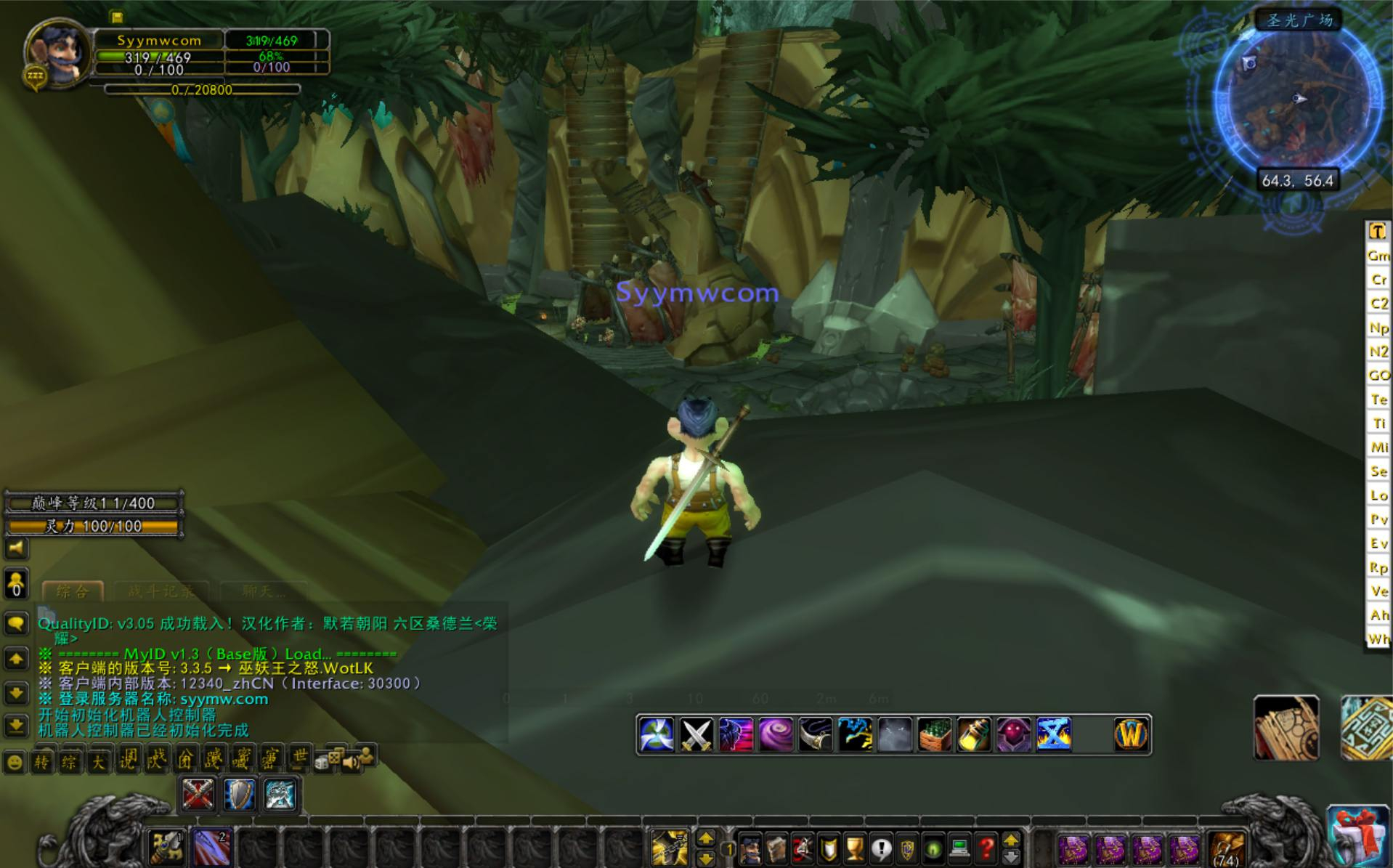Screen dimensions: 1393x868
Task: Use the action slot numbered 1
Action: 167,847
